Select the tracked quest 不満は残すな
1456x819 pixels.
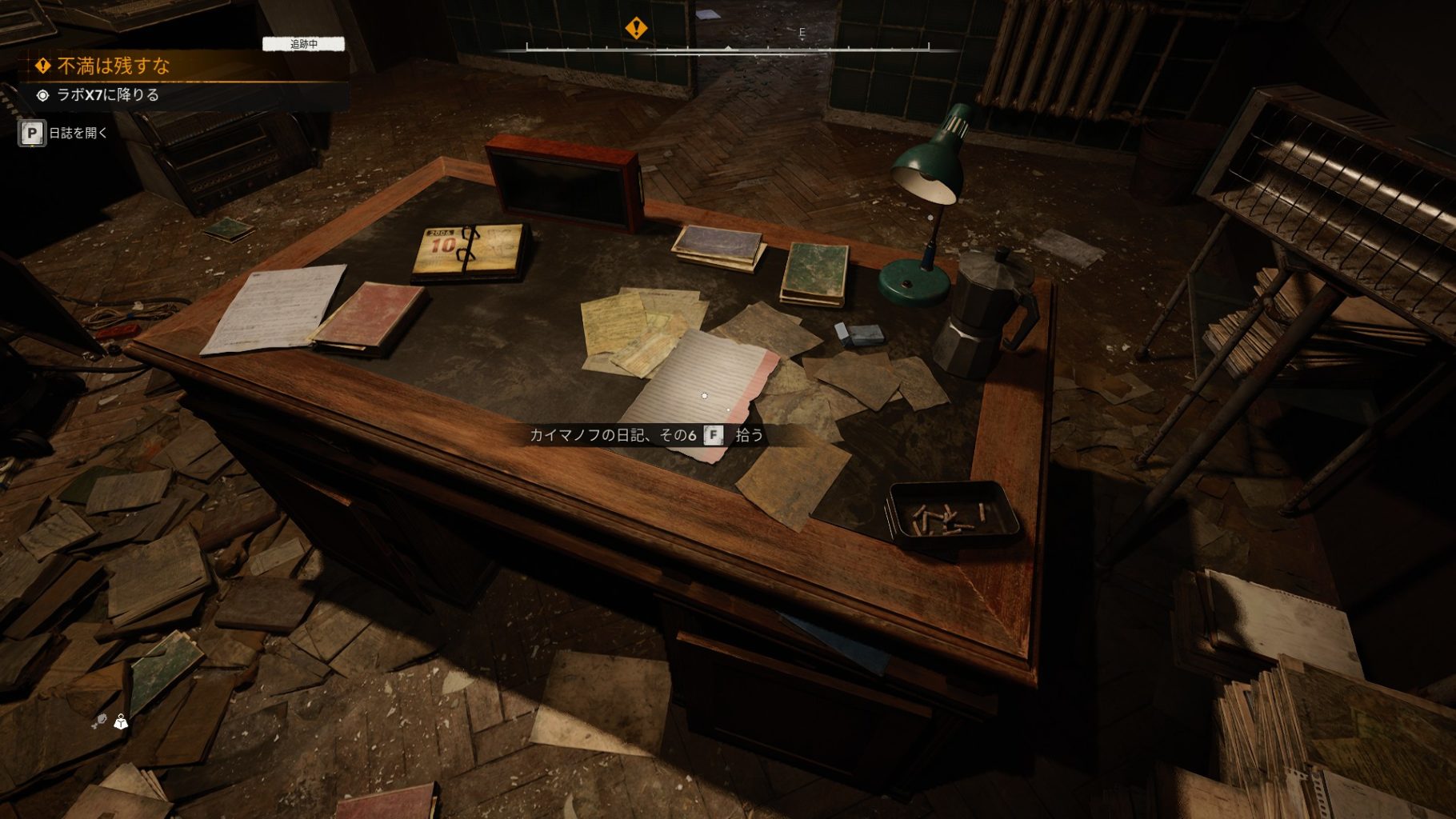pyautogui.click(x=114, y=66)
